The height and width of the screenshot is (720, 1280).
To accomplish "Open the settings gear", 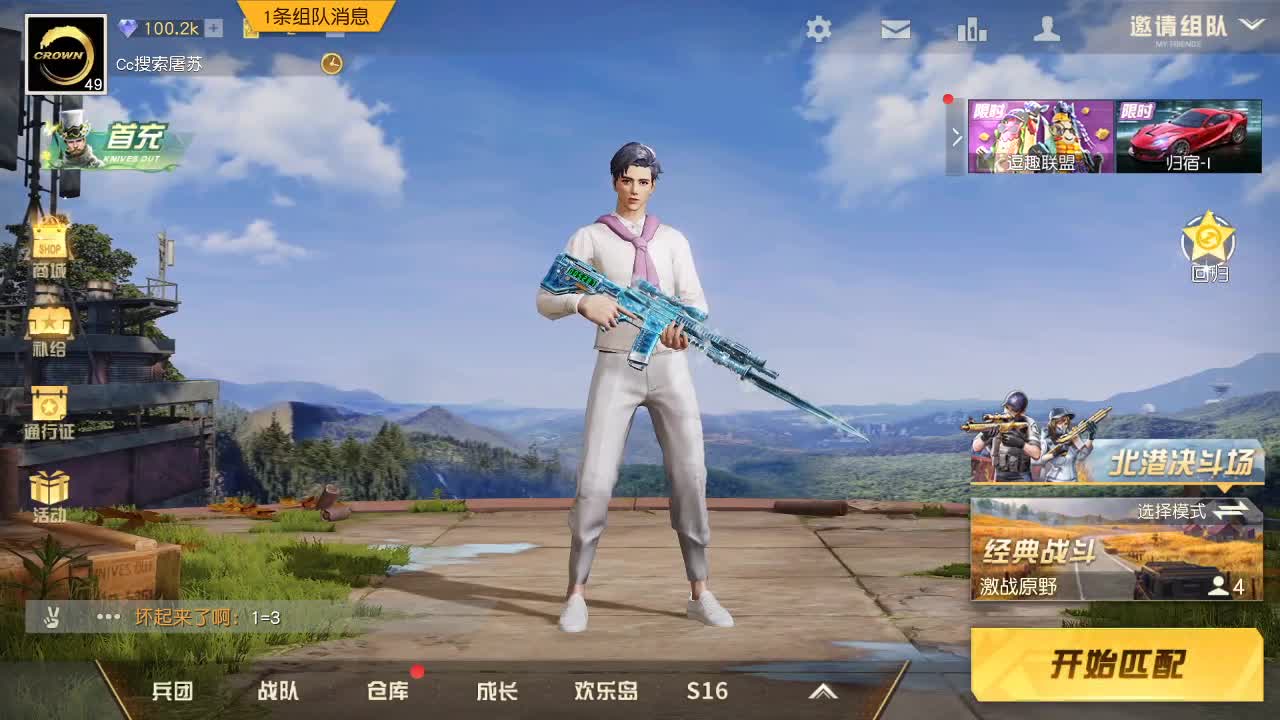I will [818, 30].
